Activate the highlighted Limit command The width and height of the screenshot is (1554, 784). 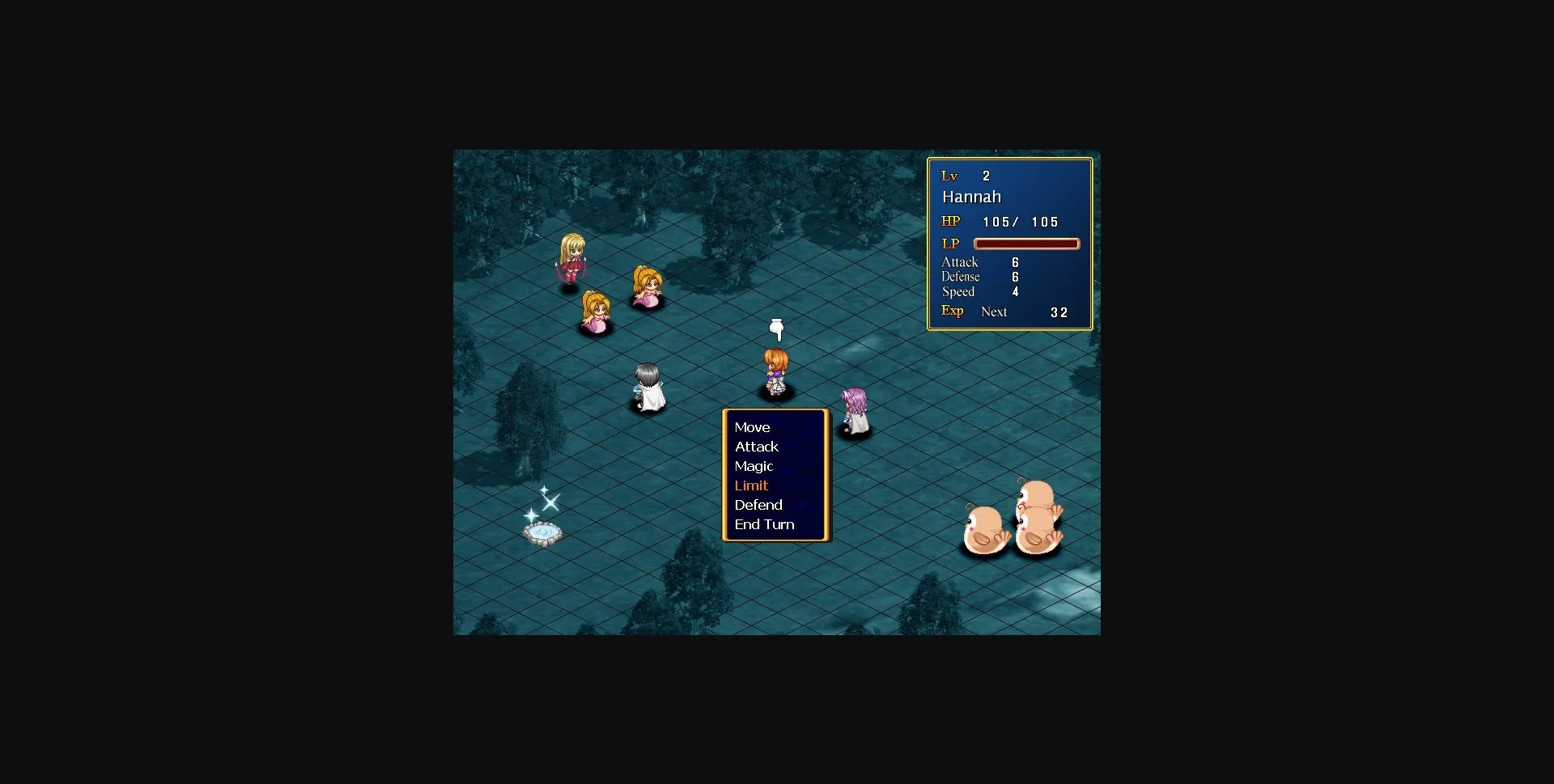(751, 485)
